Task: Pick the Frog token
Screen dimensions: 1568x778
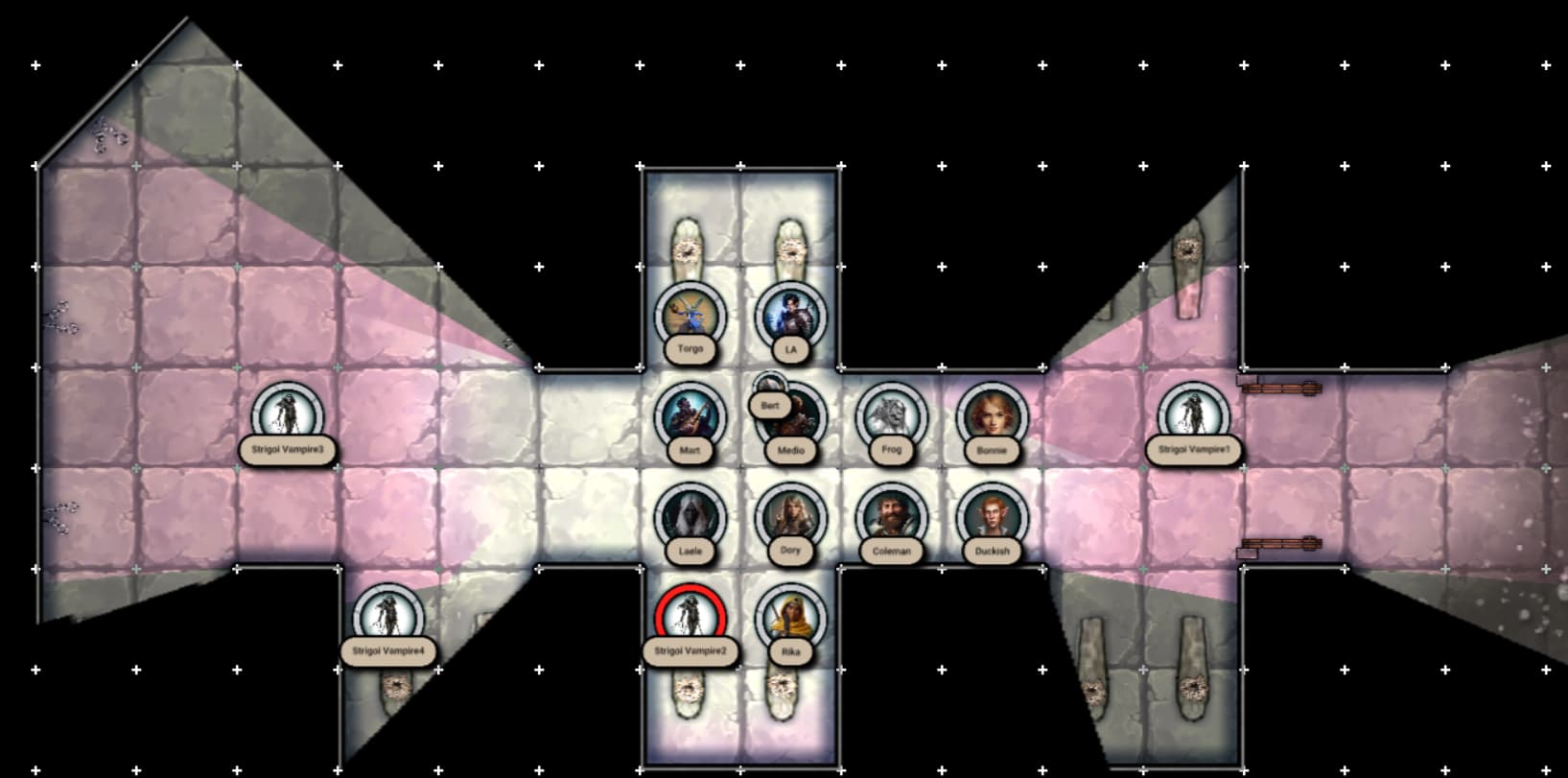Action: point(892,415)
